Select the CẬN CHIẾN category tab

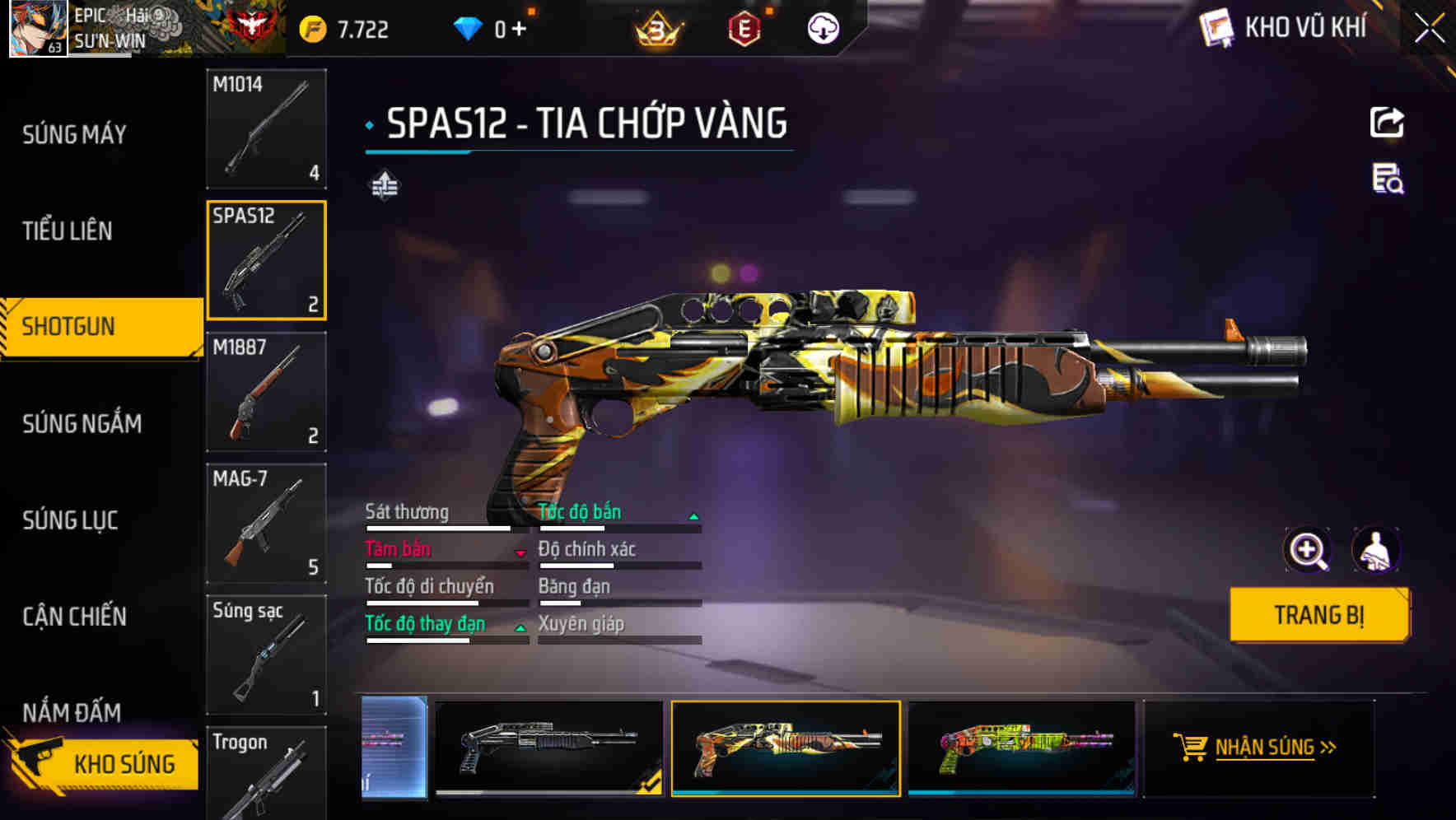tap(73, 616)
